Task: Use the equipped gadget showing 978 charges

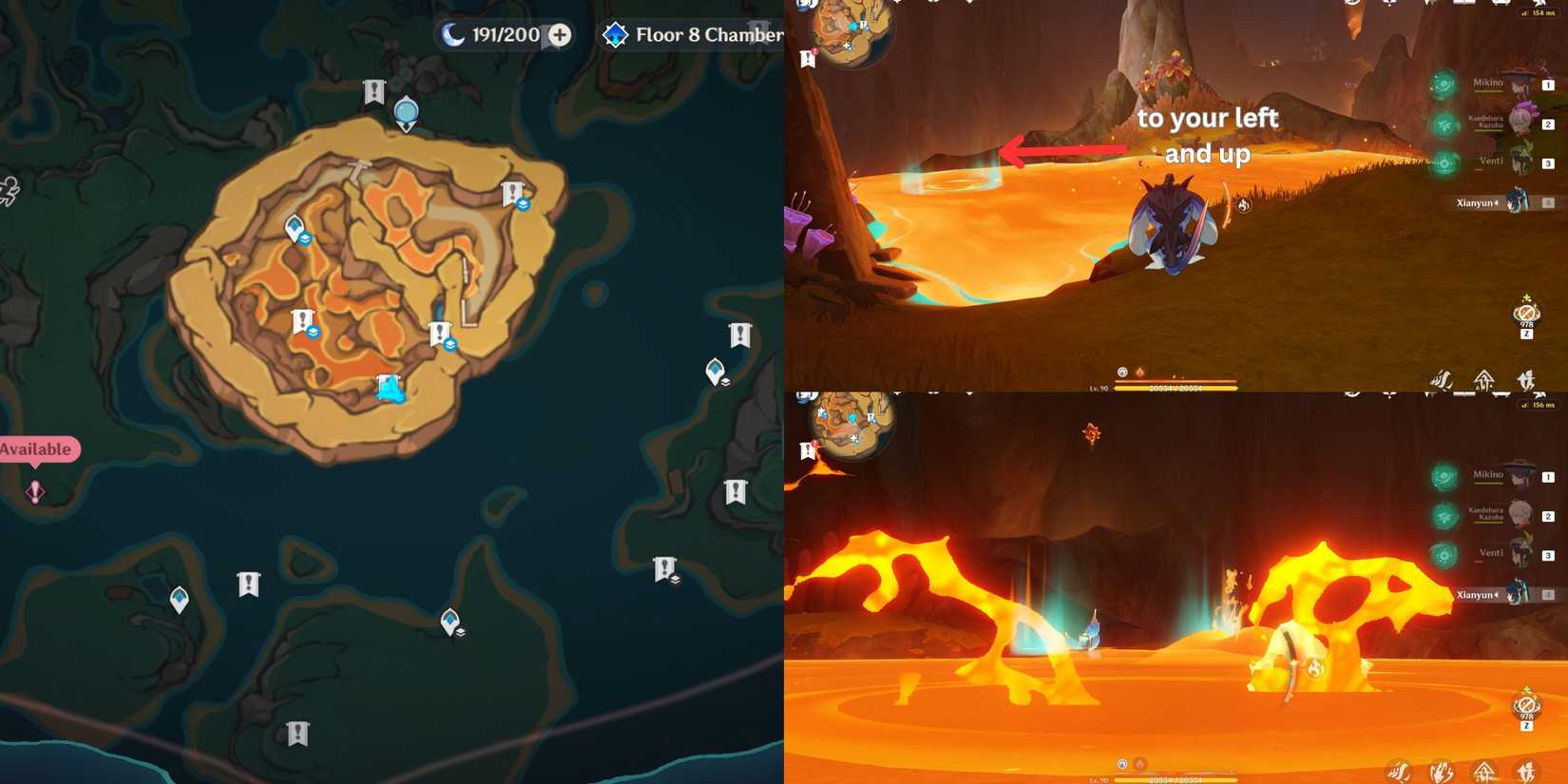Action: coord(1525,314)
